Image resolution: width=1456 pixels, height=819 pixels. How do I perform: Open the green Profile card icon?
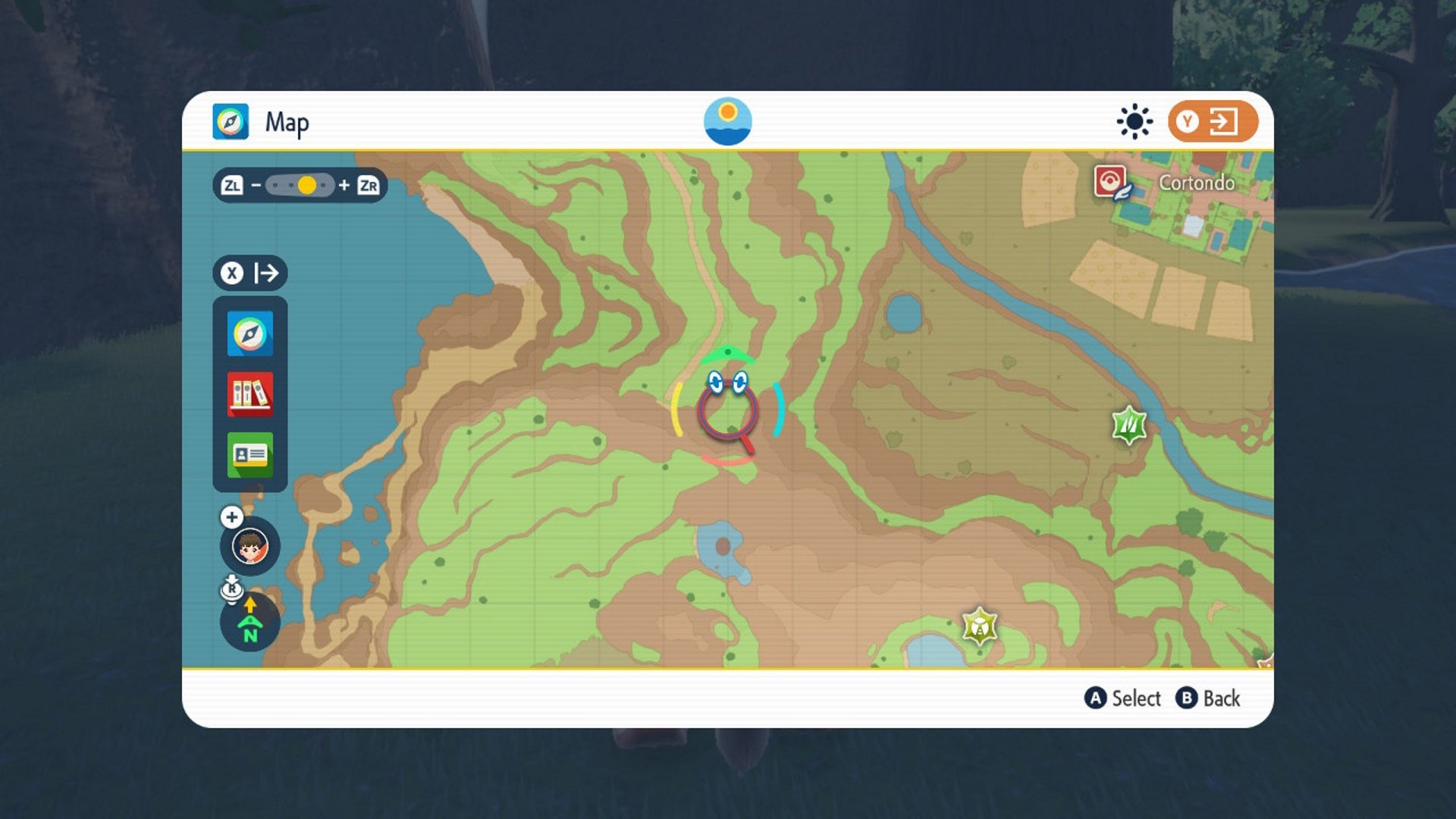coord(250,456)
